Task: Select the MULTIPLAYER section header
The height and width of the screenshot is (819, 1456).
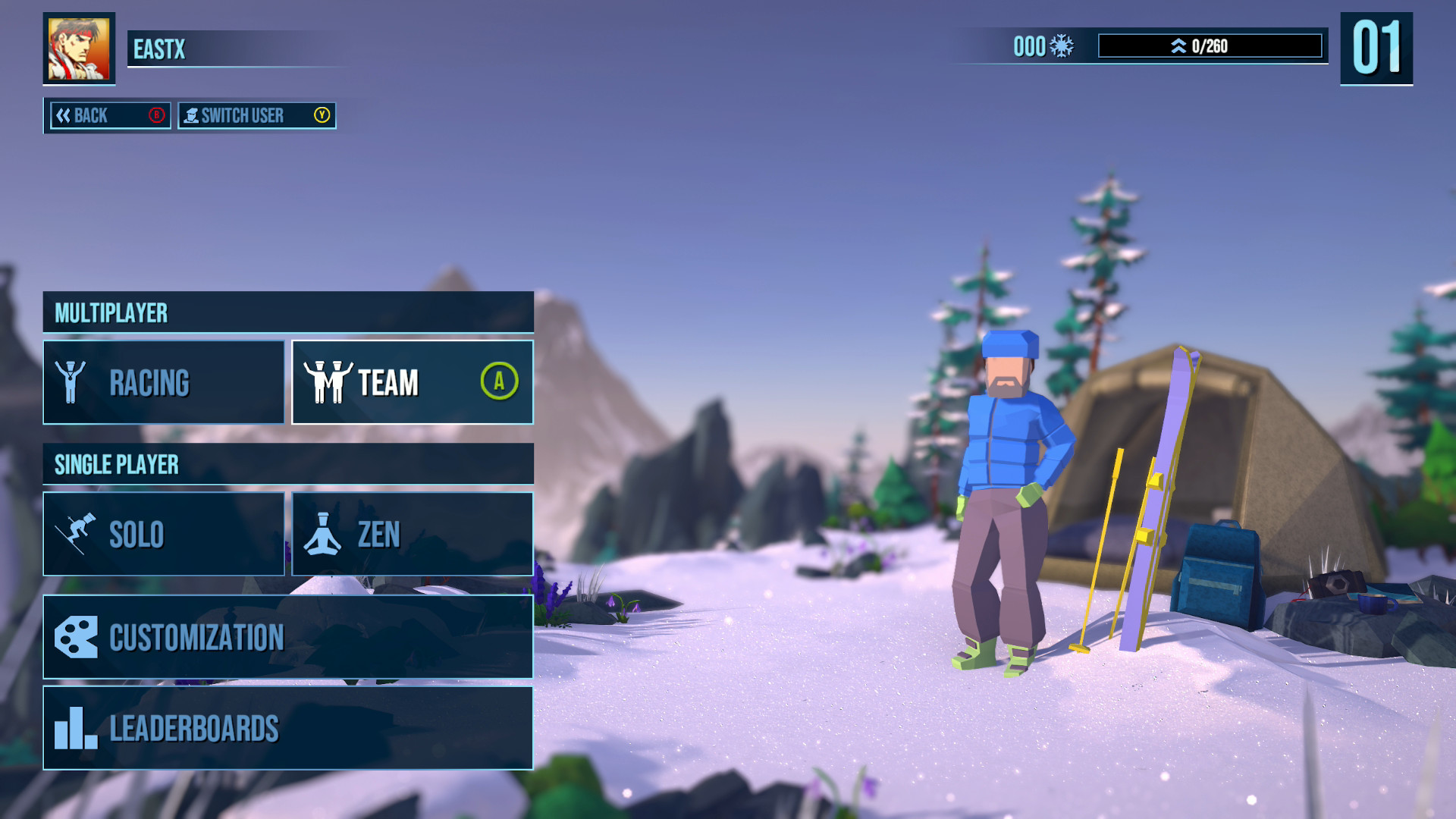Action: (x=111, y=311)
